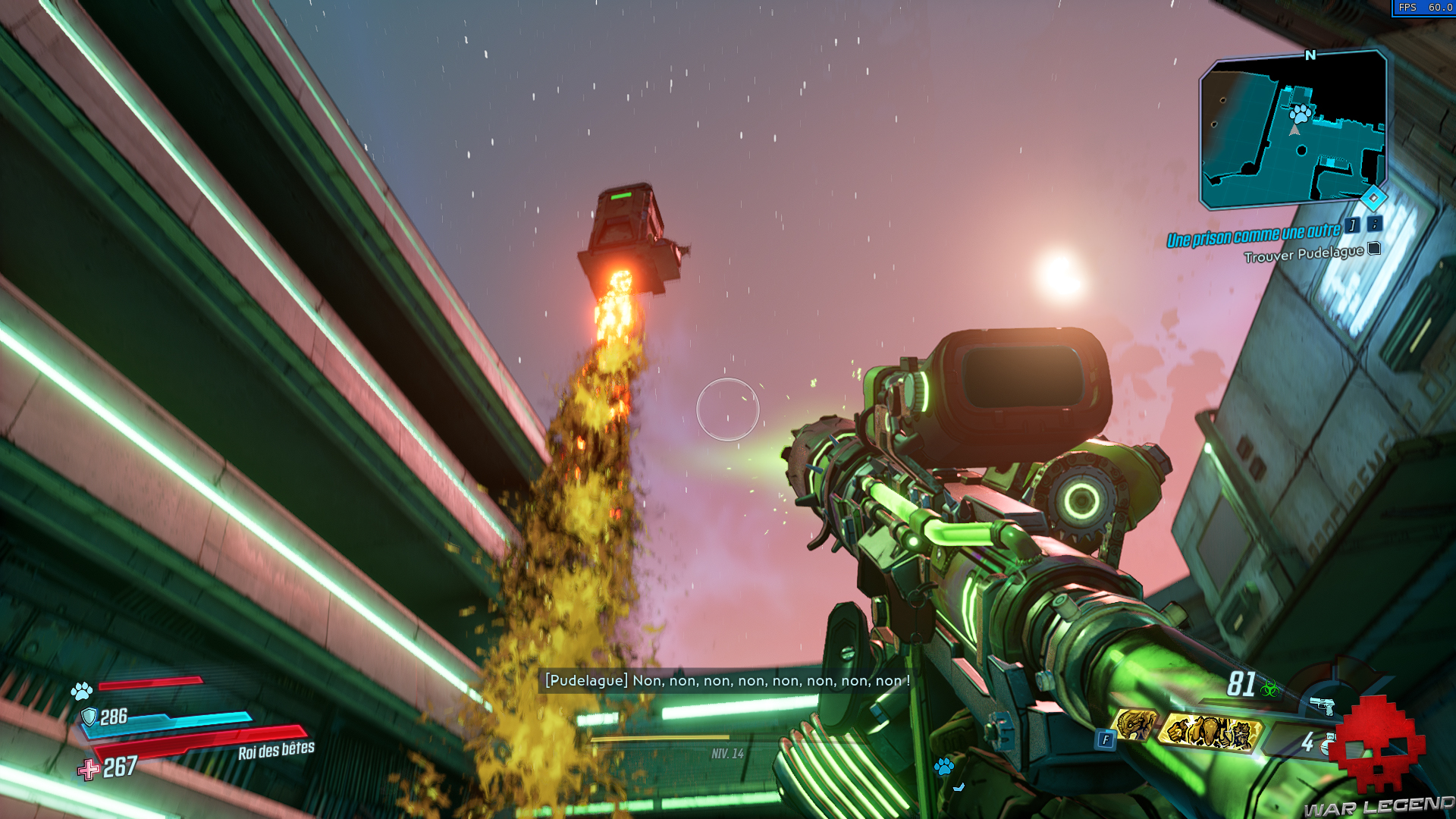Toggle the semicolon keybind badge near the objective
The width and height of the screenshot is (1456, 819).
pyautogui.click(x=1374, y=226)
